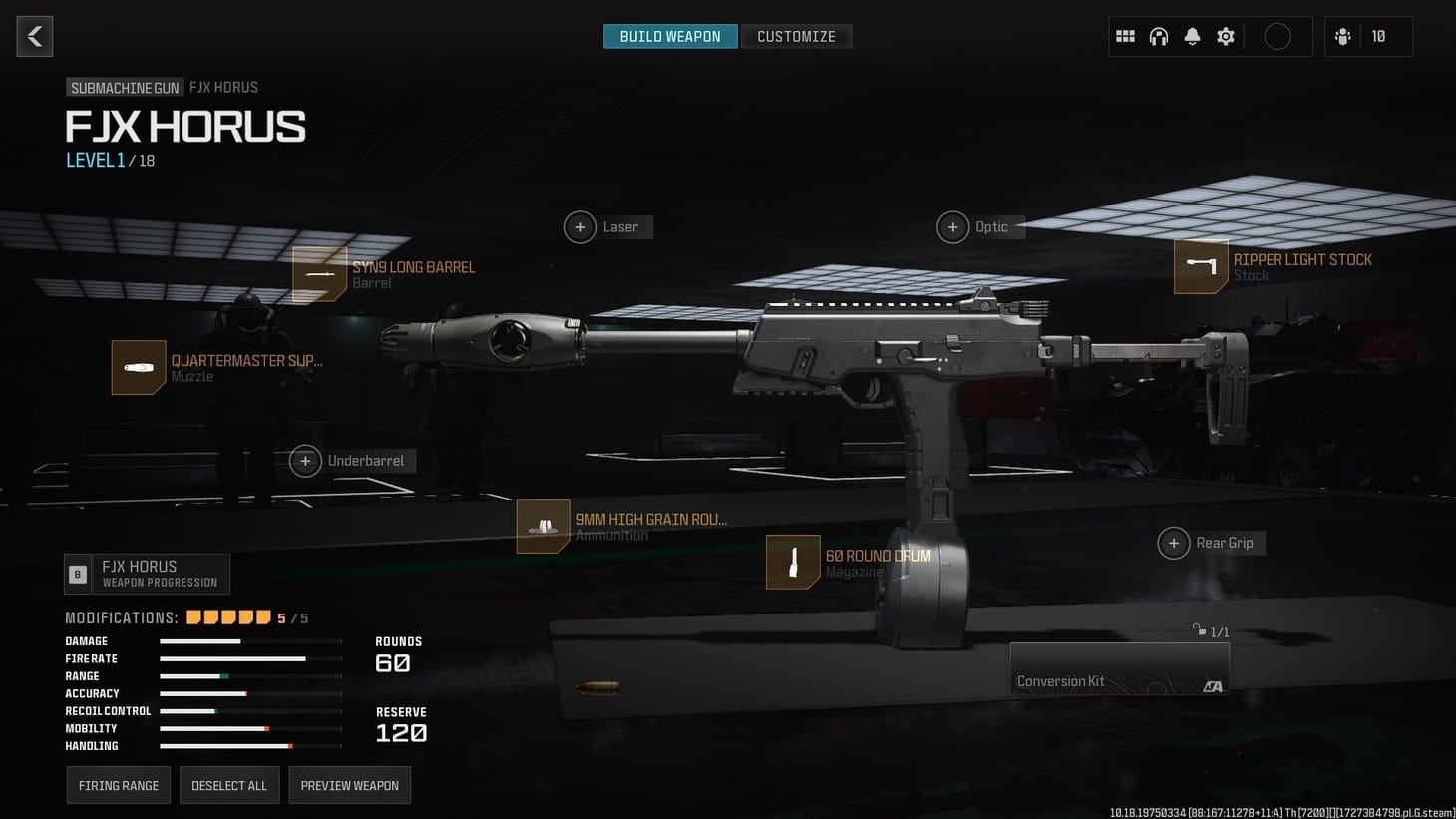The width and height of the screenshot is (1456, 819).
Task: Open the Ripper Light Stock attachment slot
Action: 1200,266
